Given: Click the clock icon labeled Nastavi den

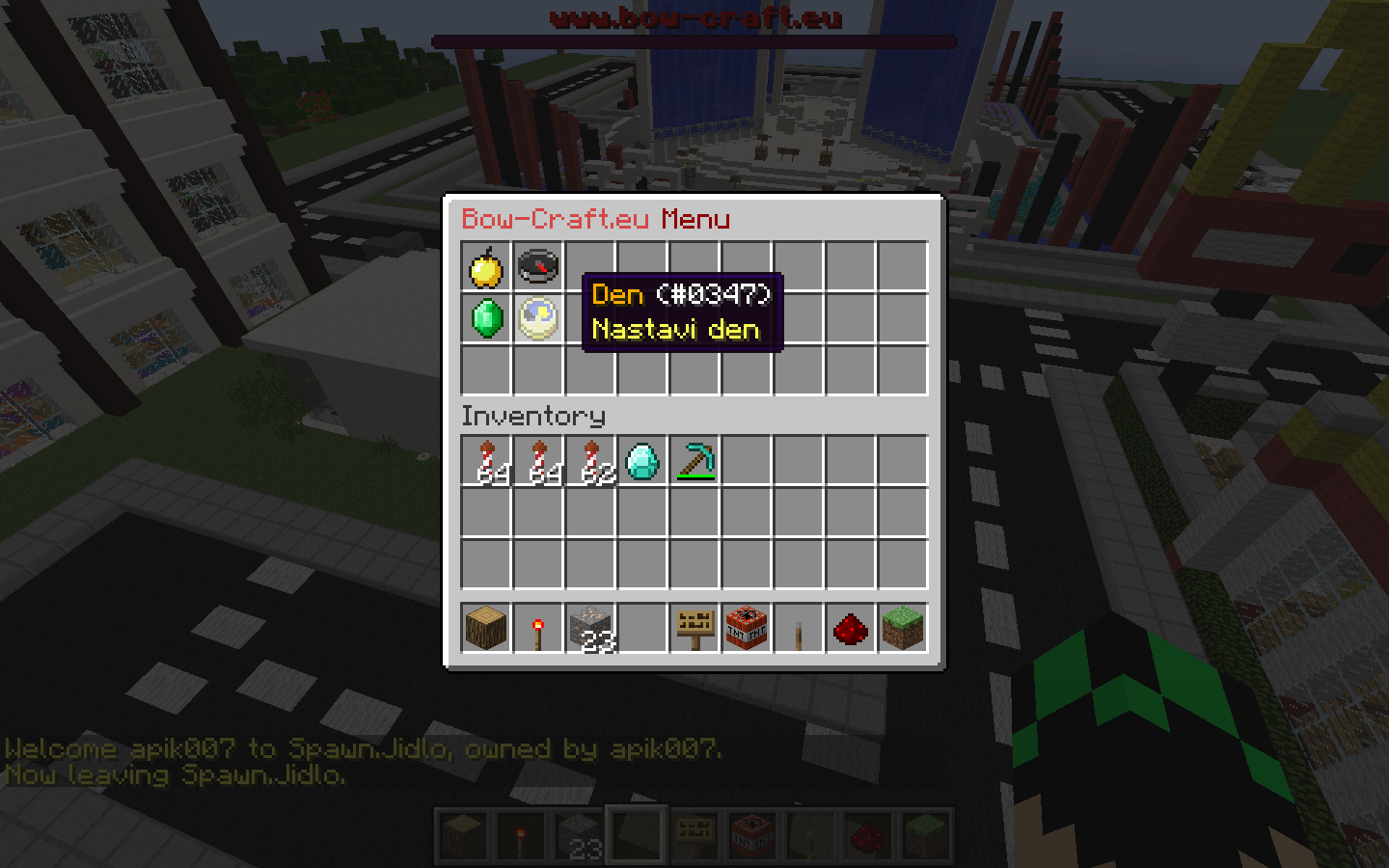Looking at the screenshot, I should click(537, 318).
